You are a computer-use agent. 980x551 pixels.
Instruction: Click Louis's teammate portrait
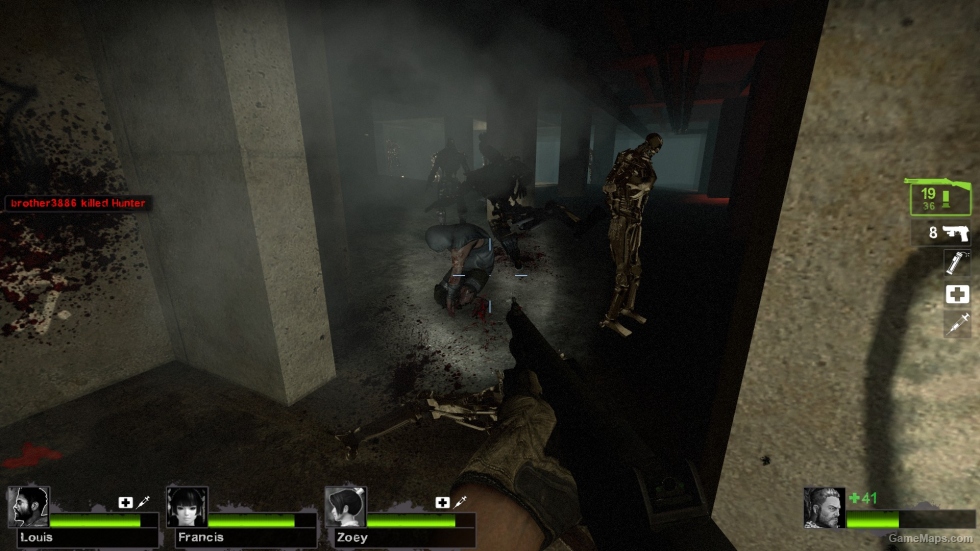click(x=28, y=507)
